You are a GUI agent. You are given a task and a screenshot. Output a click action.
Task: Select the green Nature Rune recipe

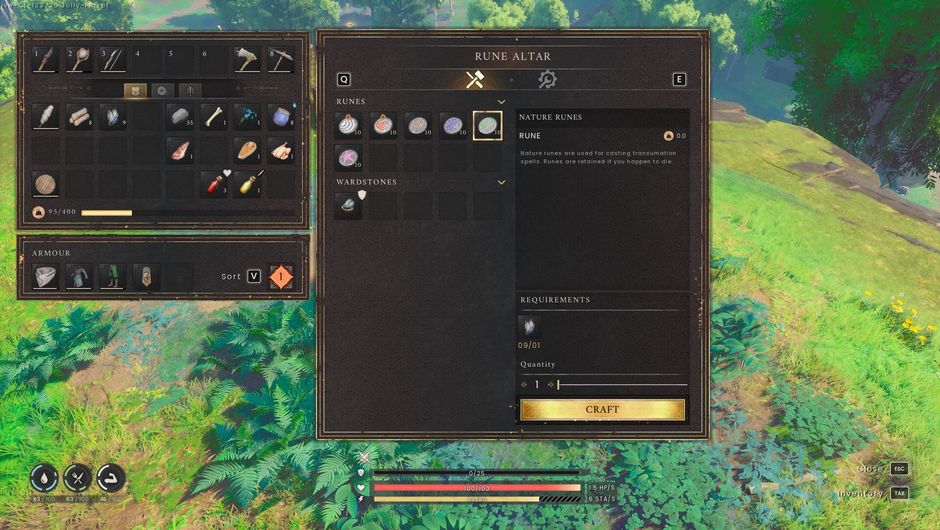coord(487,125)
